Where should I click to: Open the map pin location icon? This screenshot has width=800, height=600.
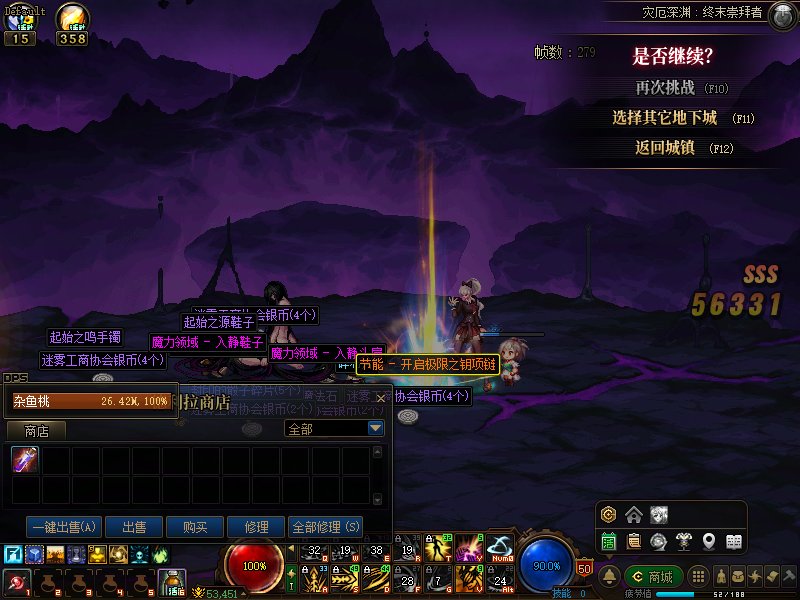point(709,541)
